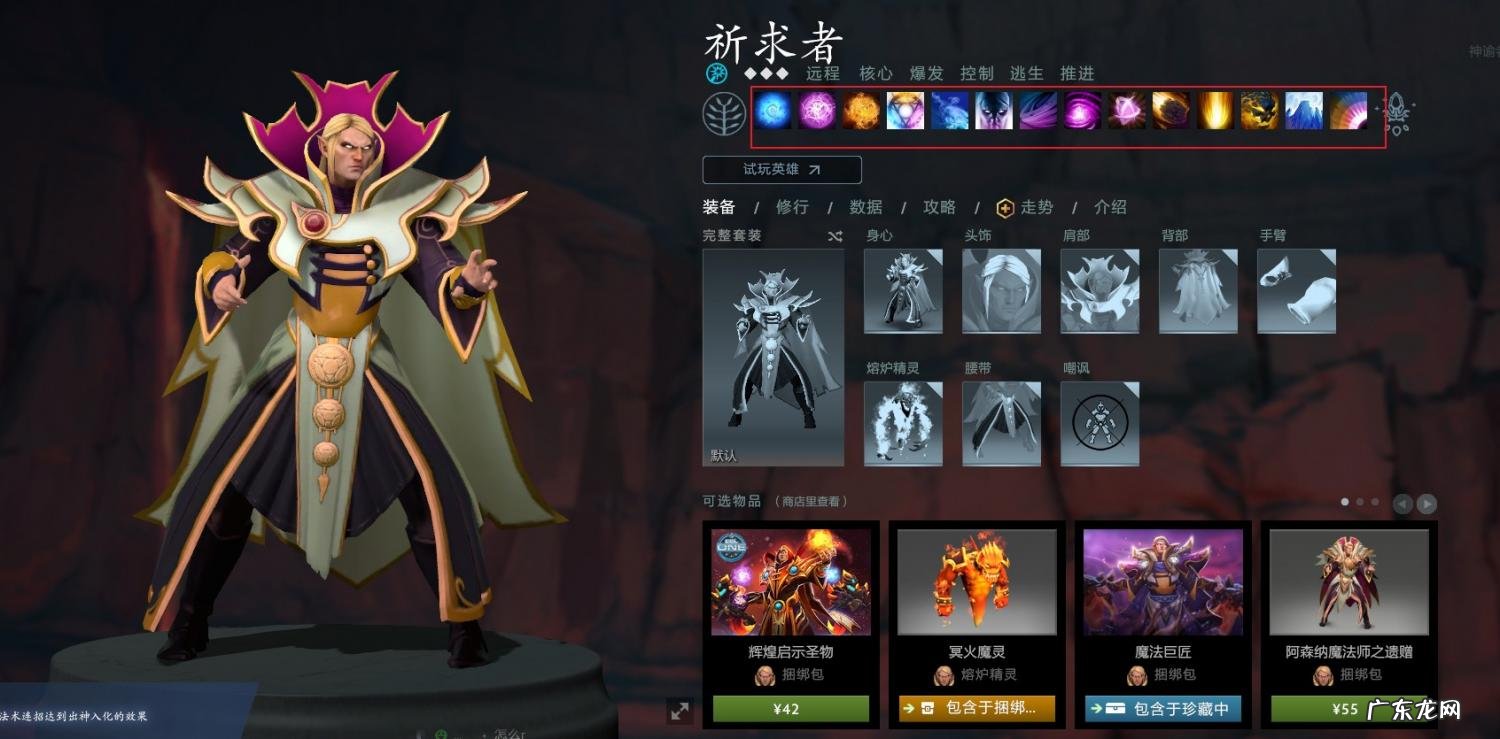Select the second pagination dot above item bundles
This screenshot has height=739, width=1500.
pyautogui.click(x=1359, y=502)
